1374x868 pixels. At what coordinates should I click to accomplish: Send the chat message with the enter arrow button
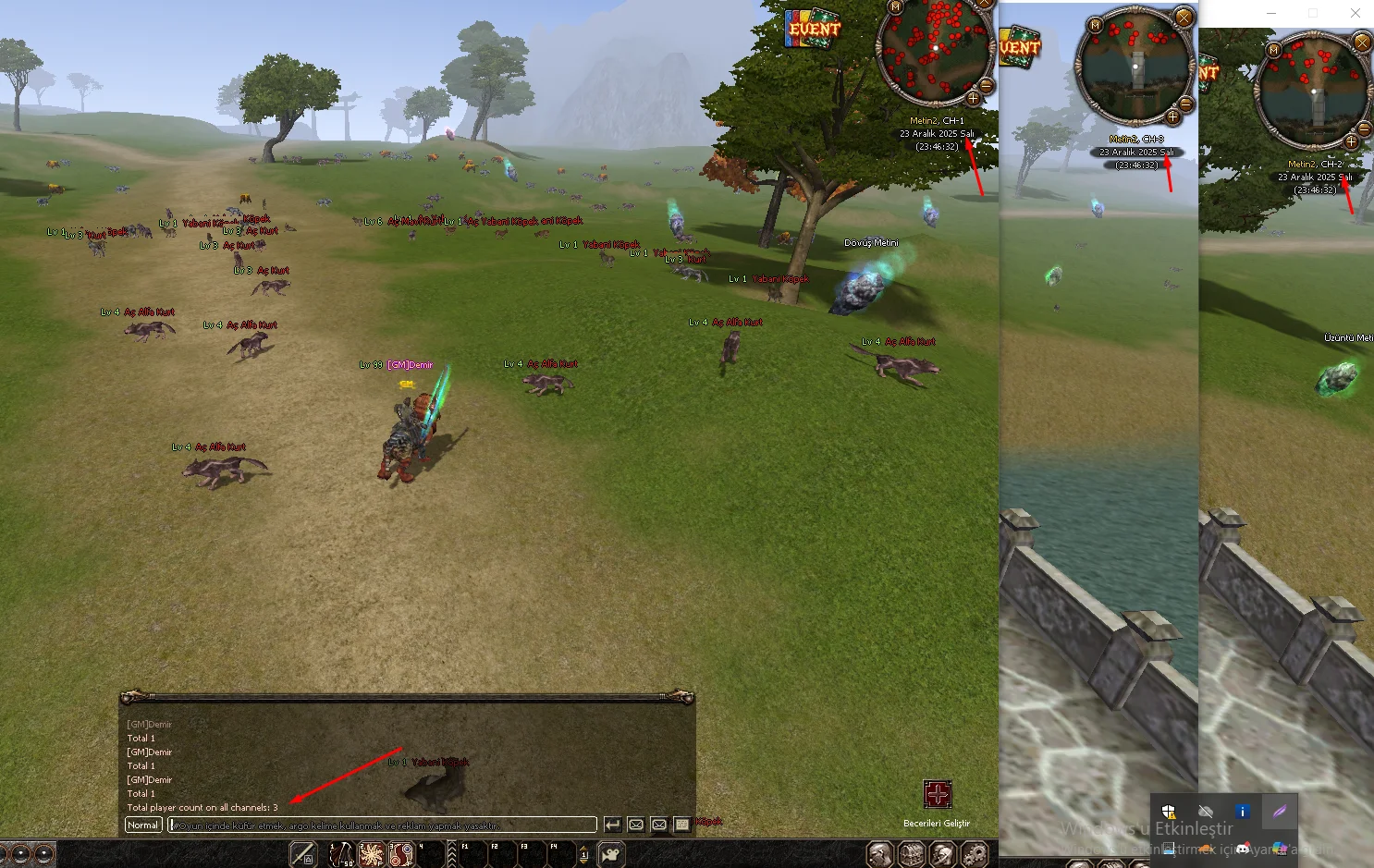612,825
